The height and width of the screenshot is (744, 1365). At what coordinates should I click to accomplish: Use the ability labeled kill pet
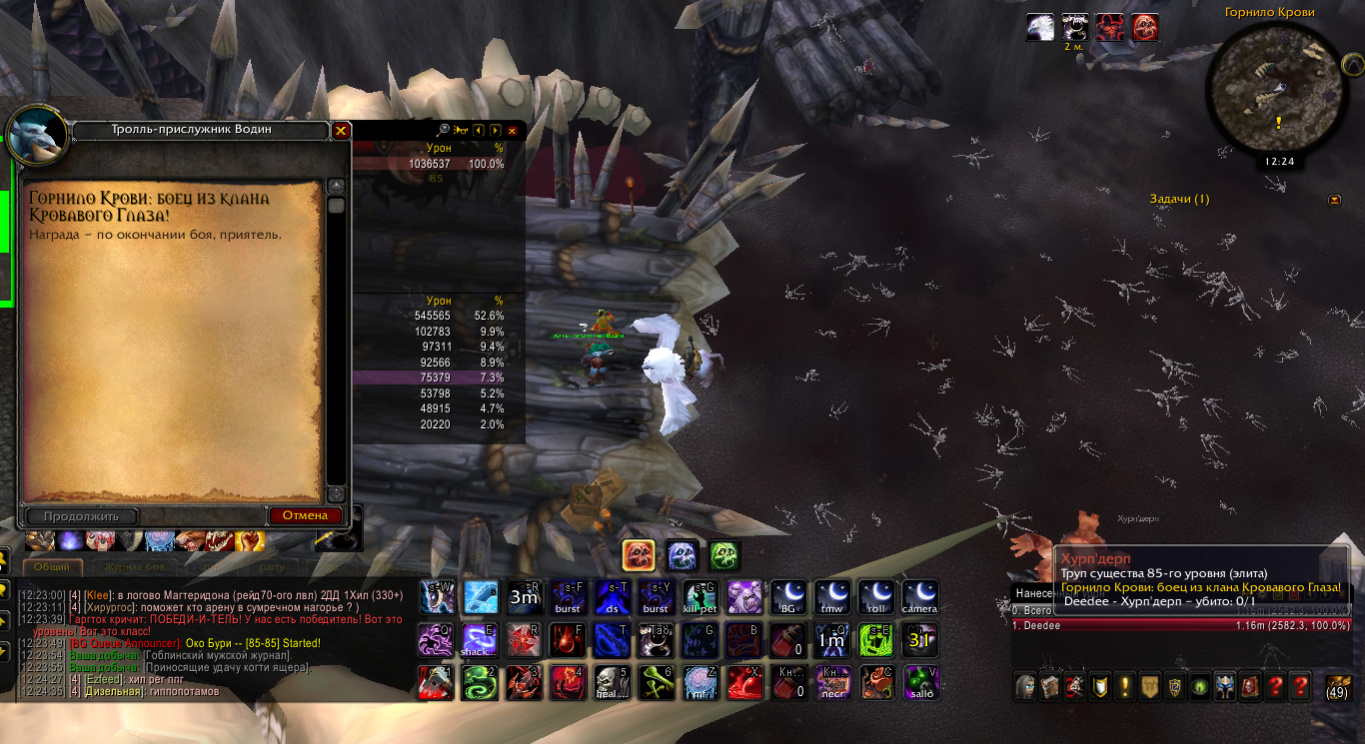(700, 597)
